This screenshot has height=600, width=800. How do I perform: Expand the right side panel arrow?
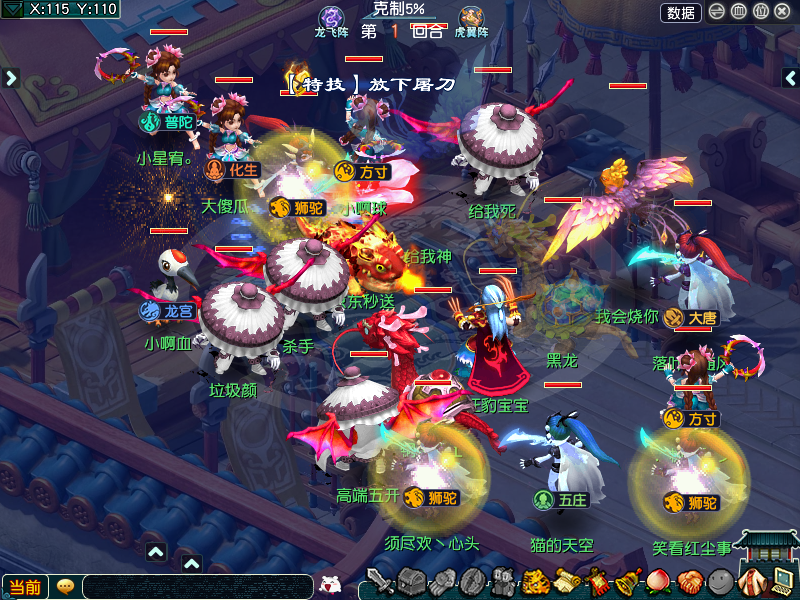(x=789, y=77)
